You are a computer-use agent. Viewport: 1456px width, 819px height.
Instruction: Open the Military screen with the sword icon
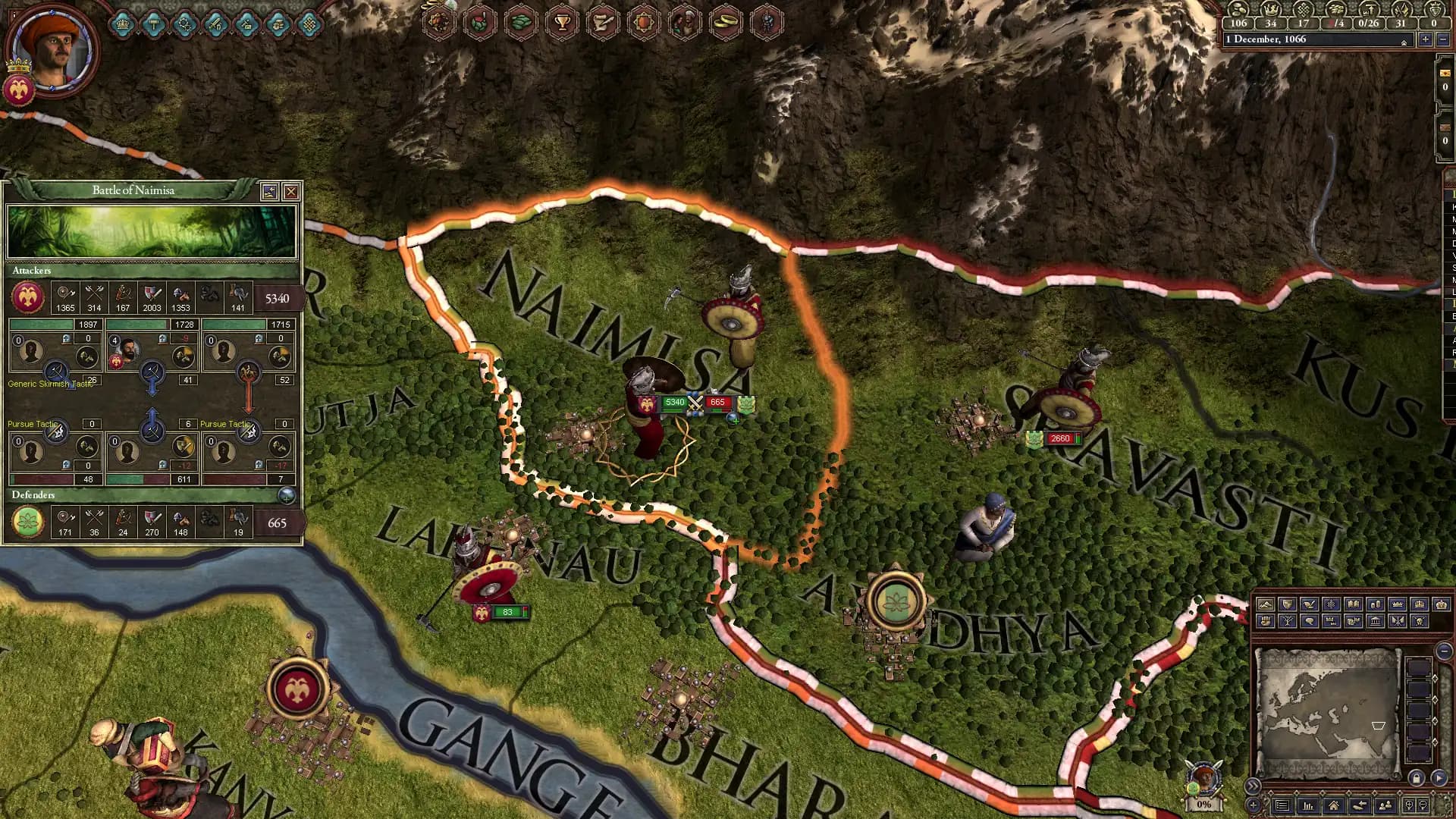tap(215, 24)
